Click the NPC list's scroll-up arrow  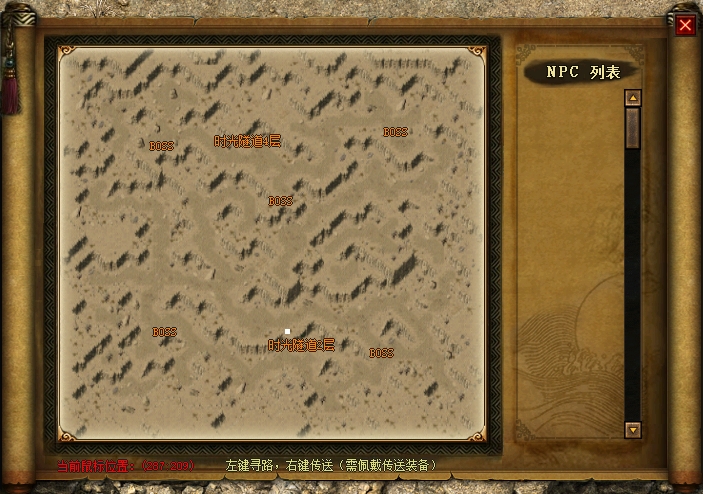(x=632, y=98)
